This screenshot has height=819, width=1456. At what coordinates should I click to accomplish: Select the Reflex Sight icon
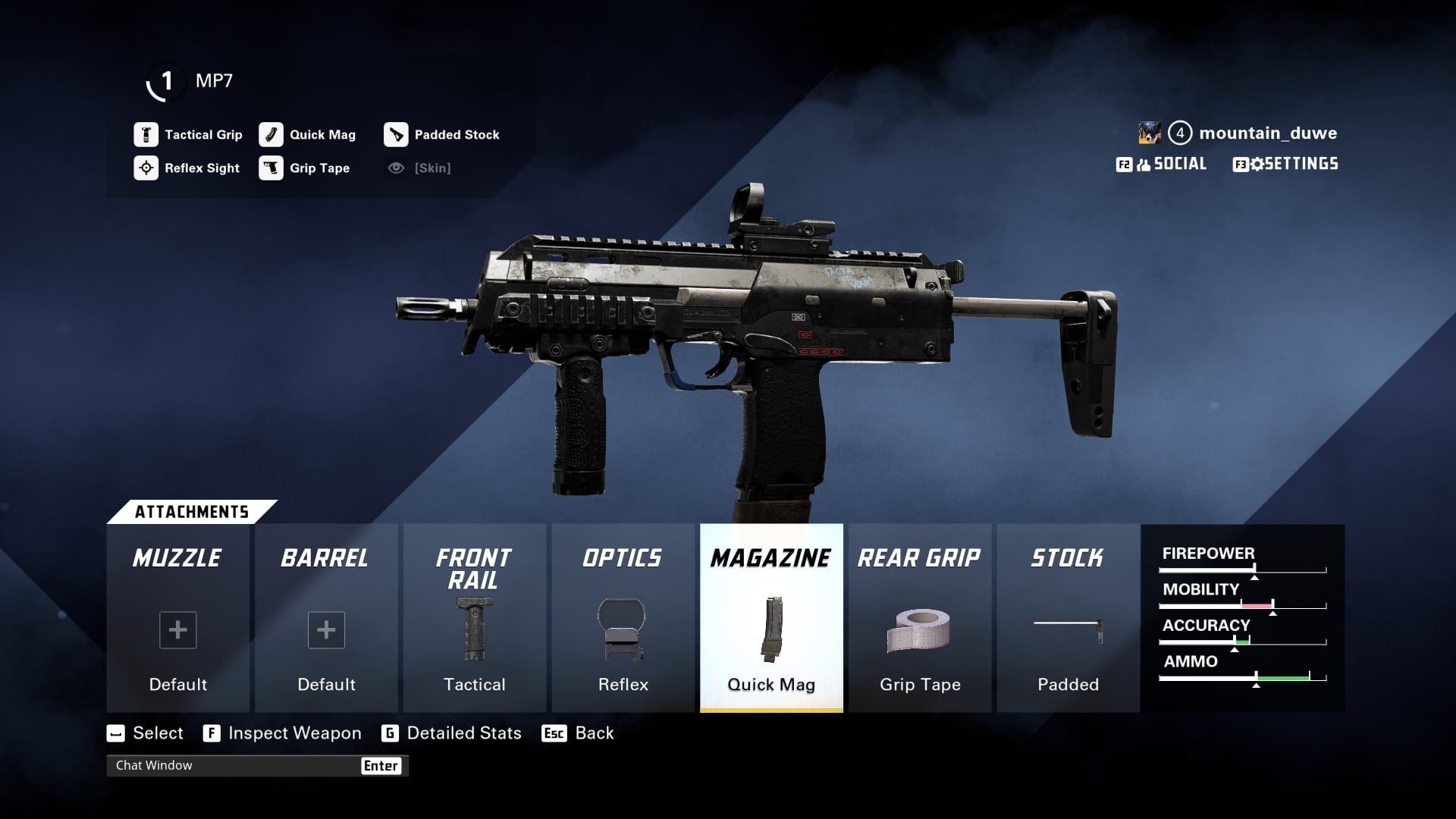click(146, 168)
